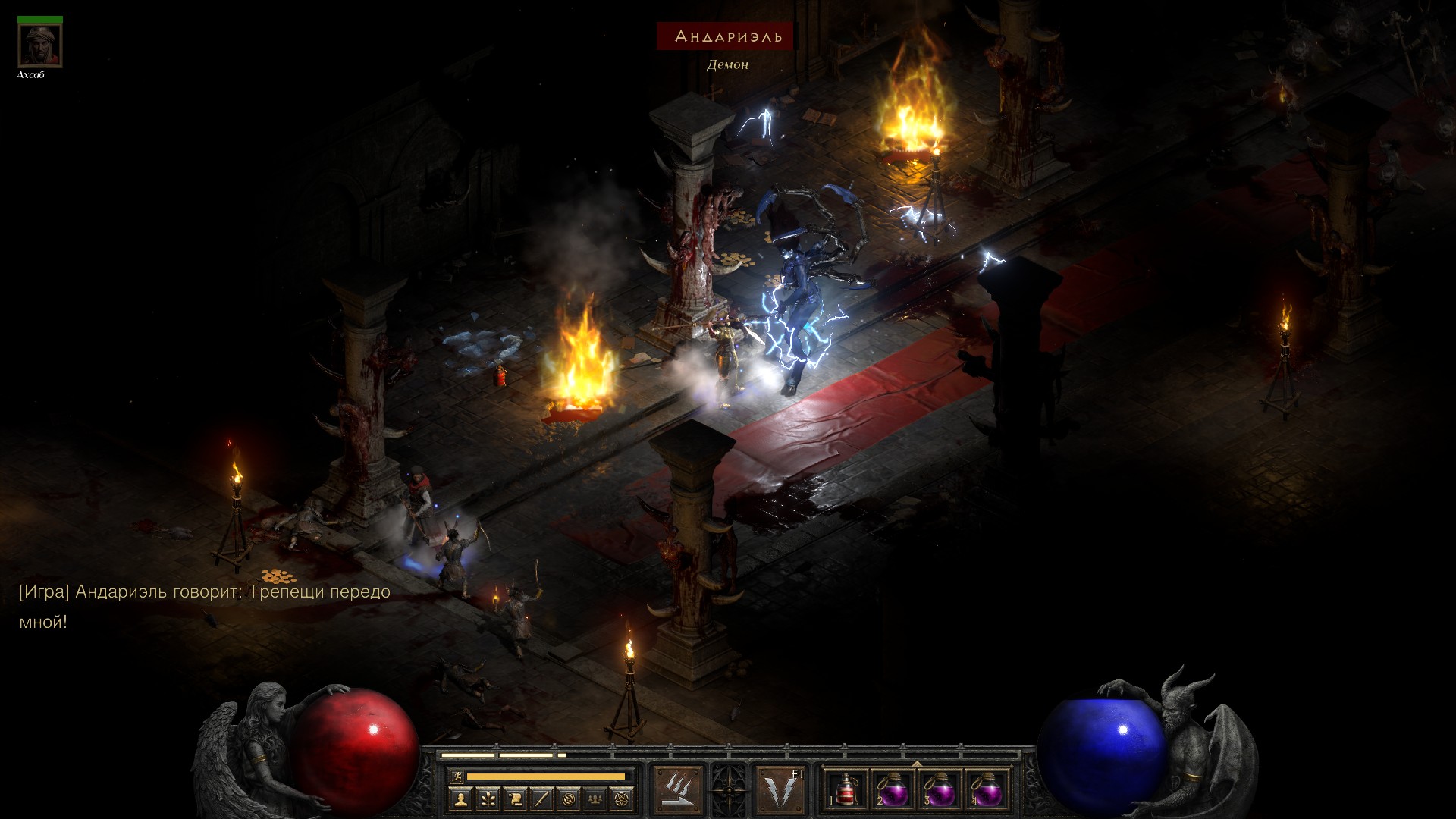The width and height of the screenshot is (1456, 819).
Task: Open the party screen button
Action: pos(596,799)
